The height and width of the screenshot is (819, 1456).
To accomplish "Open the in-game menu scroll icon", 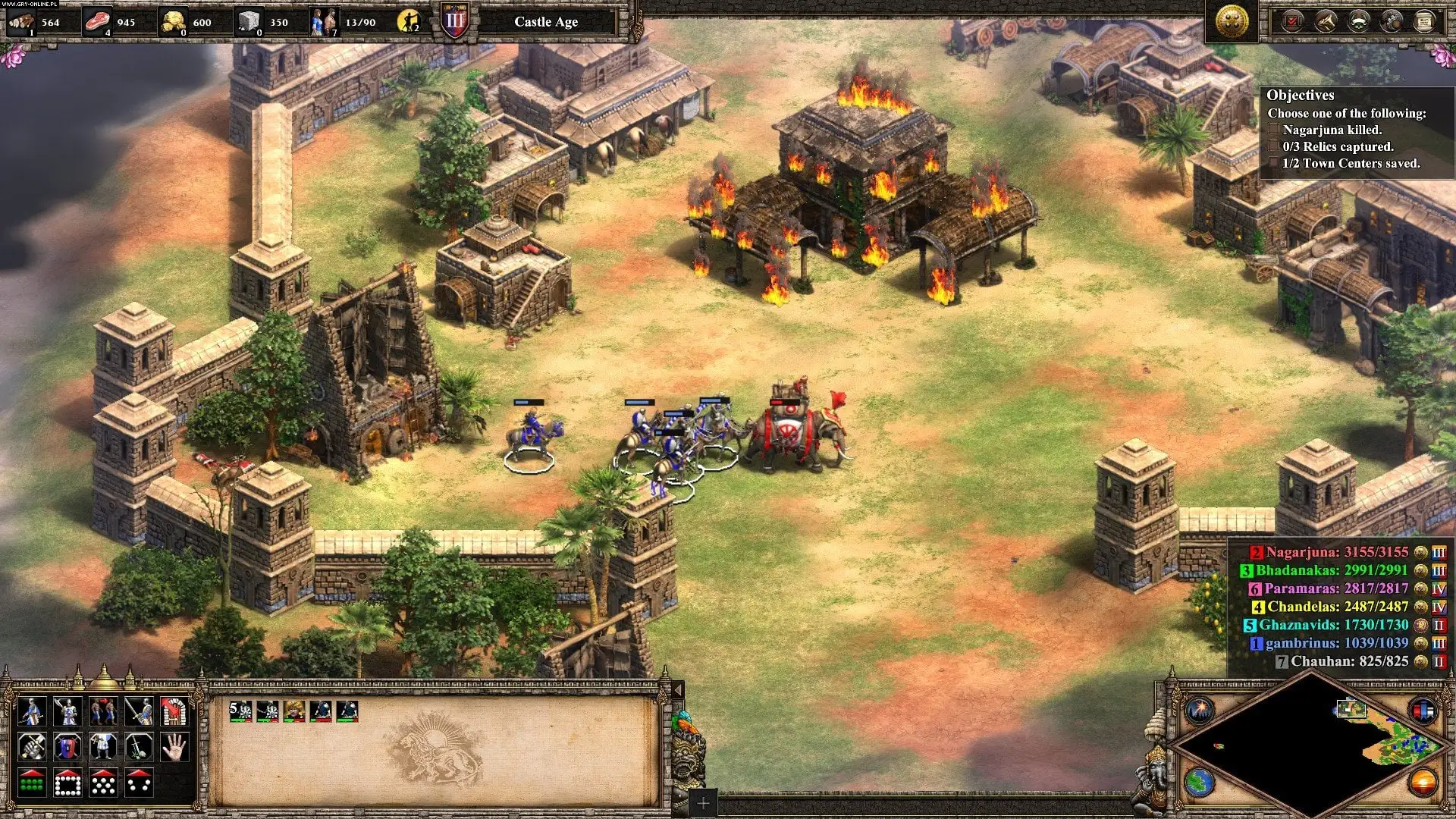I will click(x=1425, y=20).
